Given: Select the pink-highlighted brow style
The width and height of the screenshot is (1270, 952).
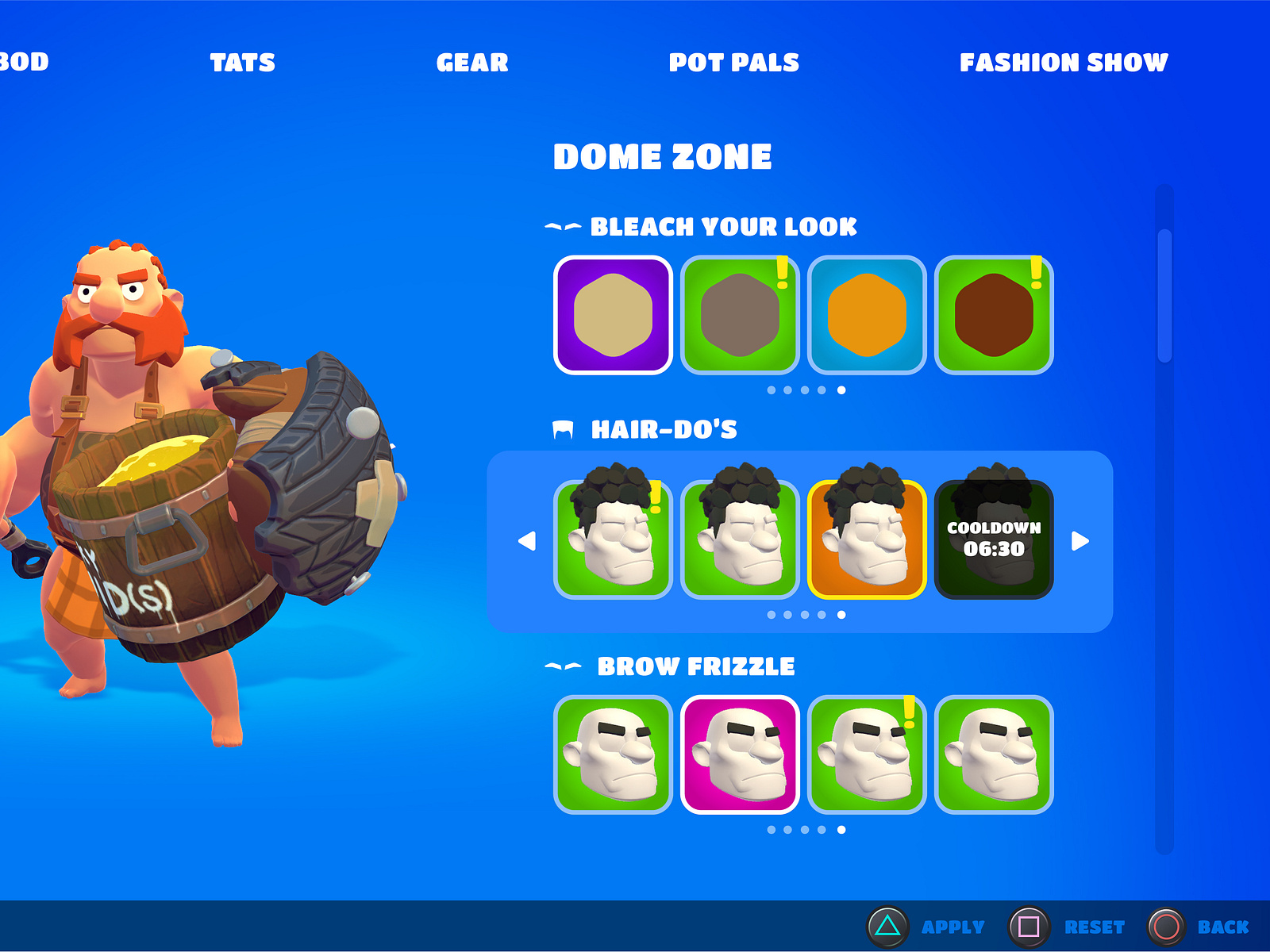Looking at the screenshot, I should coord(740,754).
